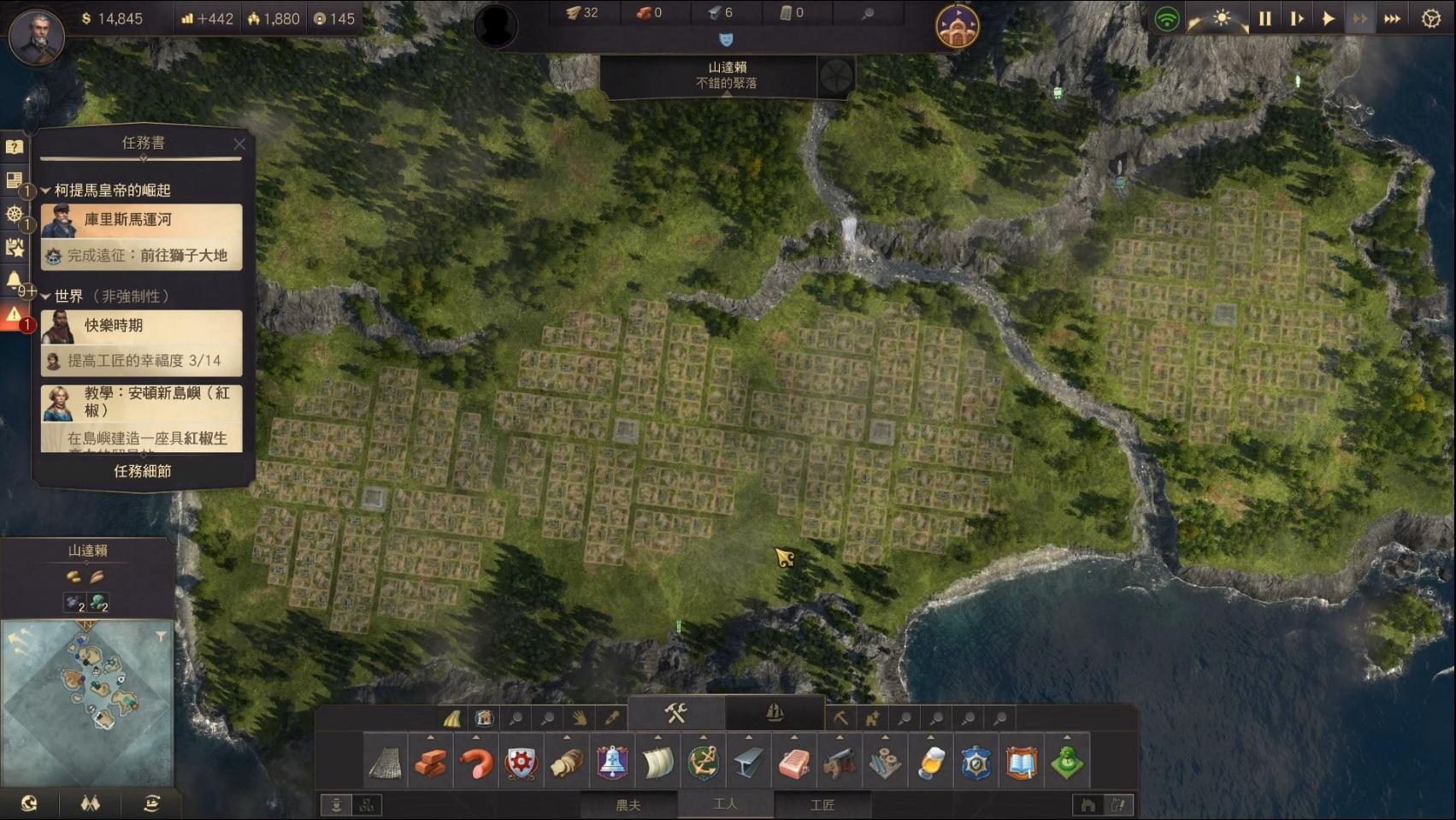Open the newspaper icon in left sidebar
1456x820 pixels.
[x=15, y=180]
